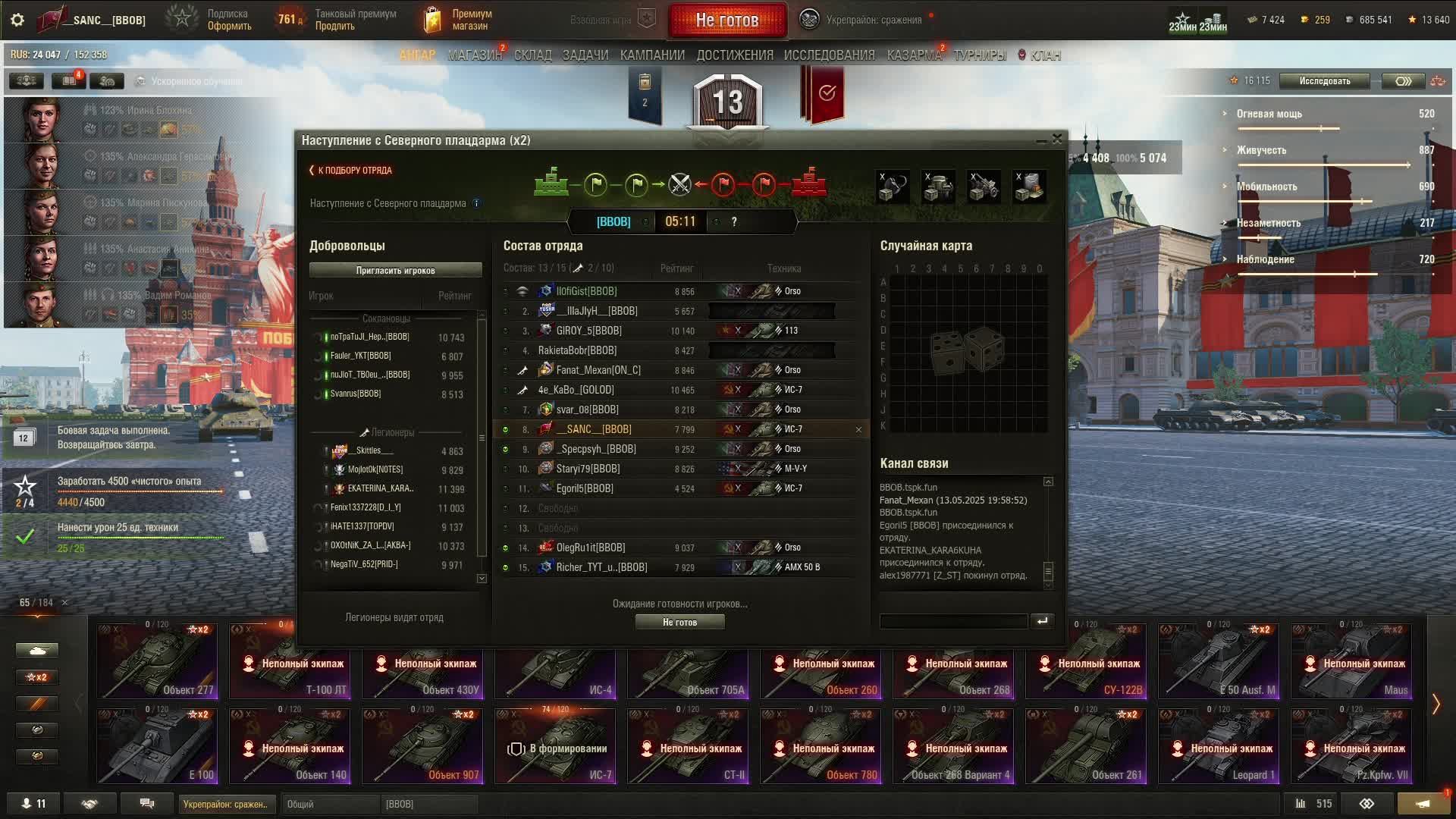1456x819 pixels.
Task: Toggle readiness with the lower 'Не готов' button
Action: (679, 623)
